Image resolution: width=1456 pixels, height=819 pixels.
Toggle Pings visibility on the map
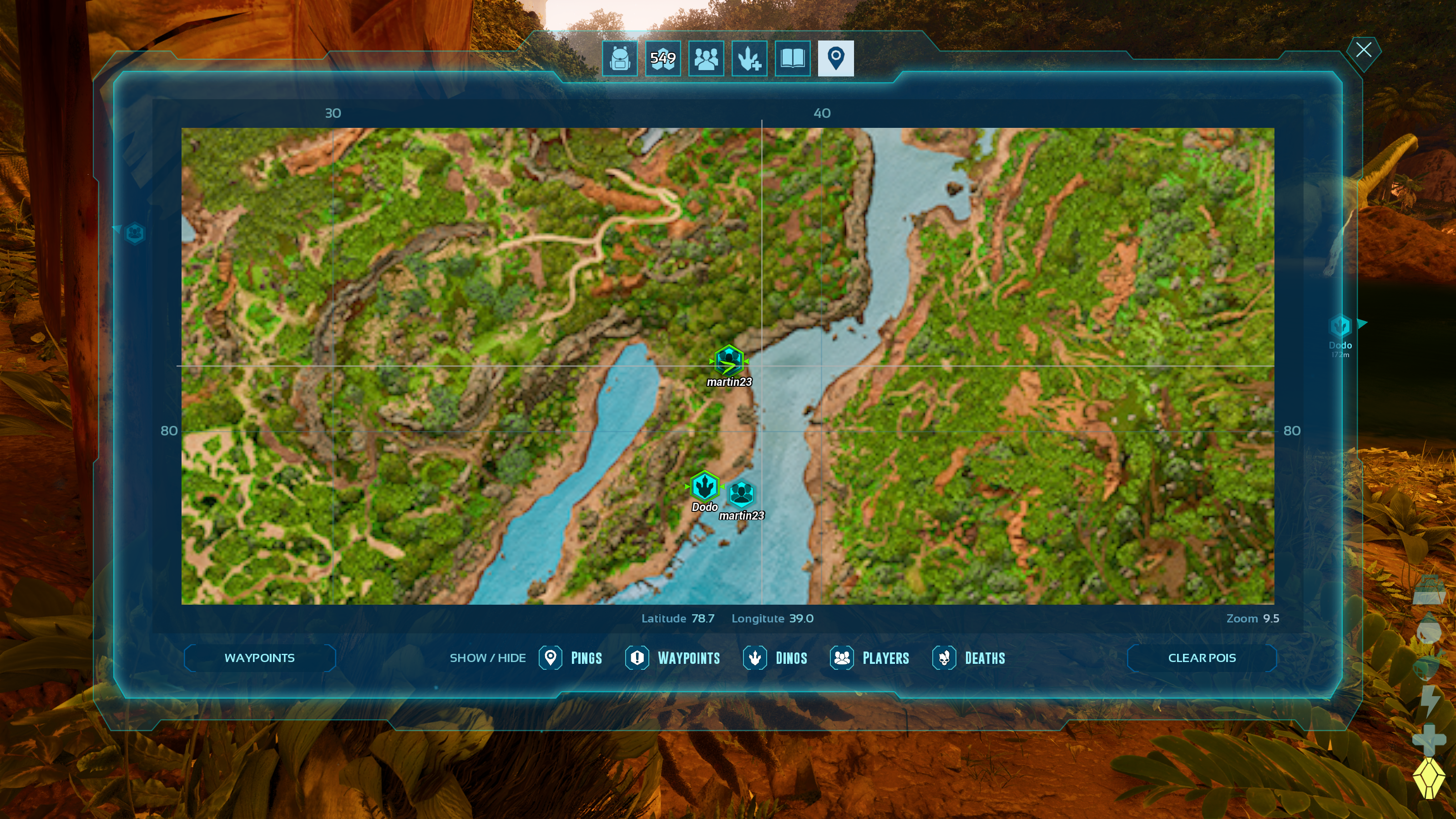pyautogui.click(x=571, y=658)
